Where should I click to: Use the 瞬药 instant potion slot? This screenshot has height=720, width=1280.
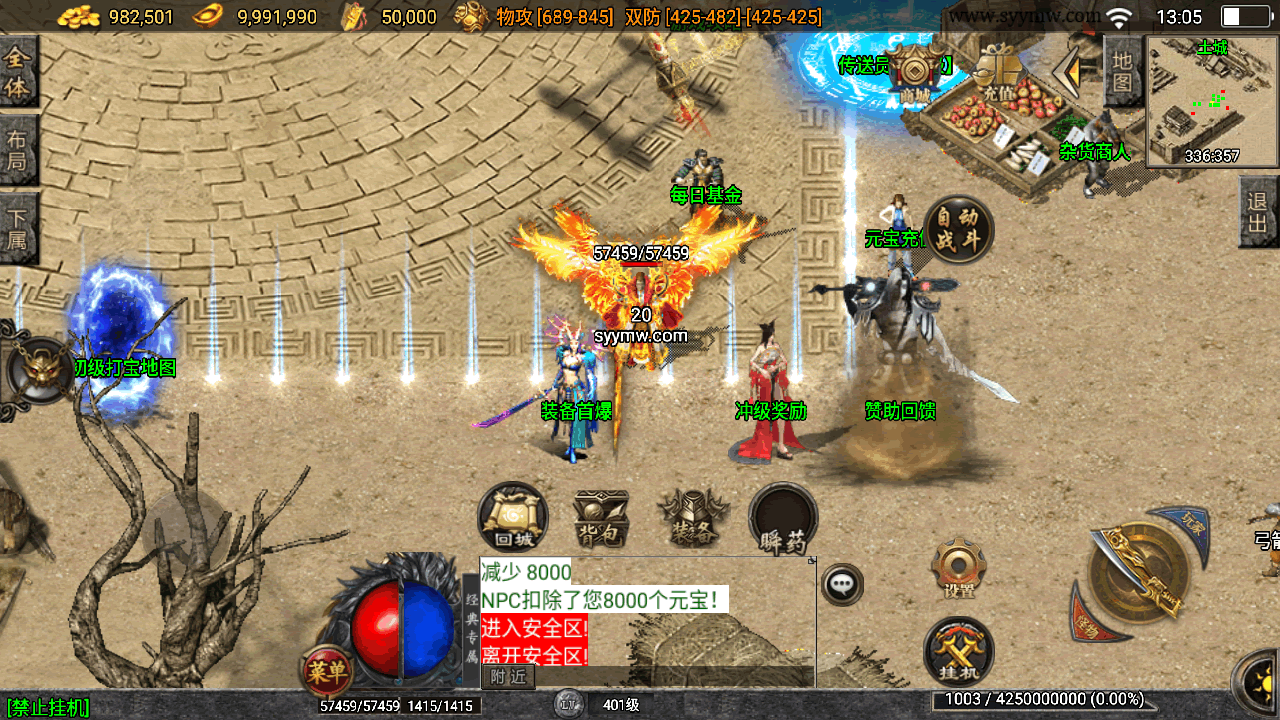783,518
